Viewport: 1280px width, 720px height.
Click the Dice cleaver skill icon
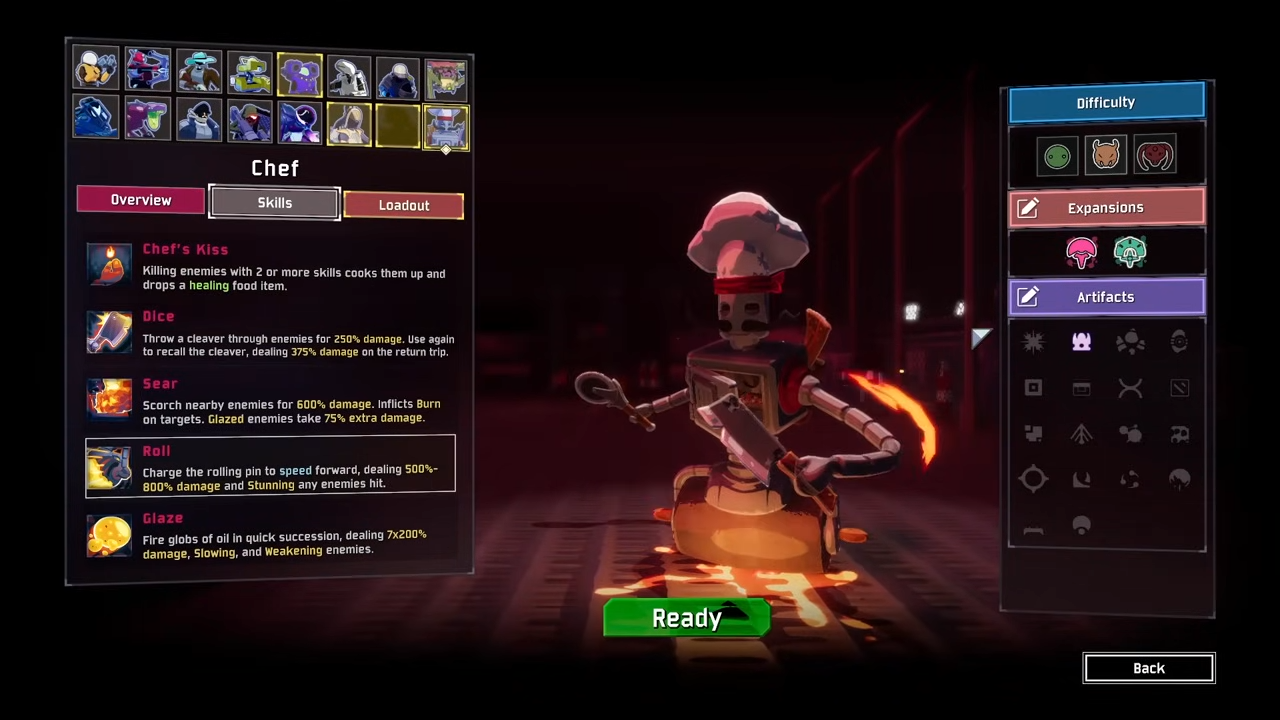[109, 331]
